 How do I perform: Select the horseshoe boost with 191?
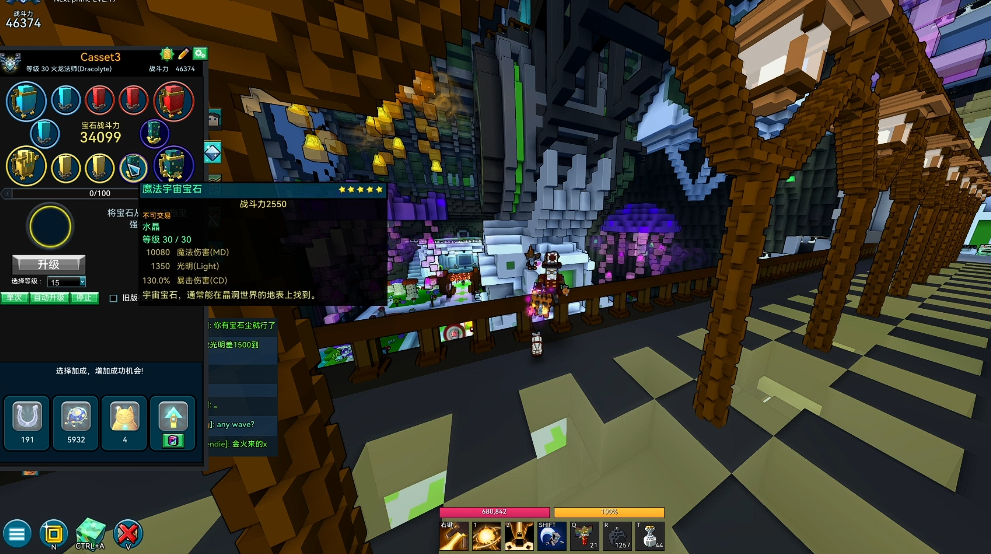coord(27,420)
